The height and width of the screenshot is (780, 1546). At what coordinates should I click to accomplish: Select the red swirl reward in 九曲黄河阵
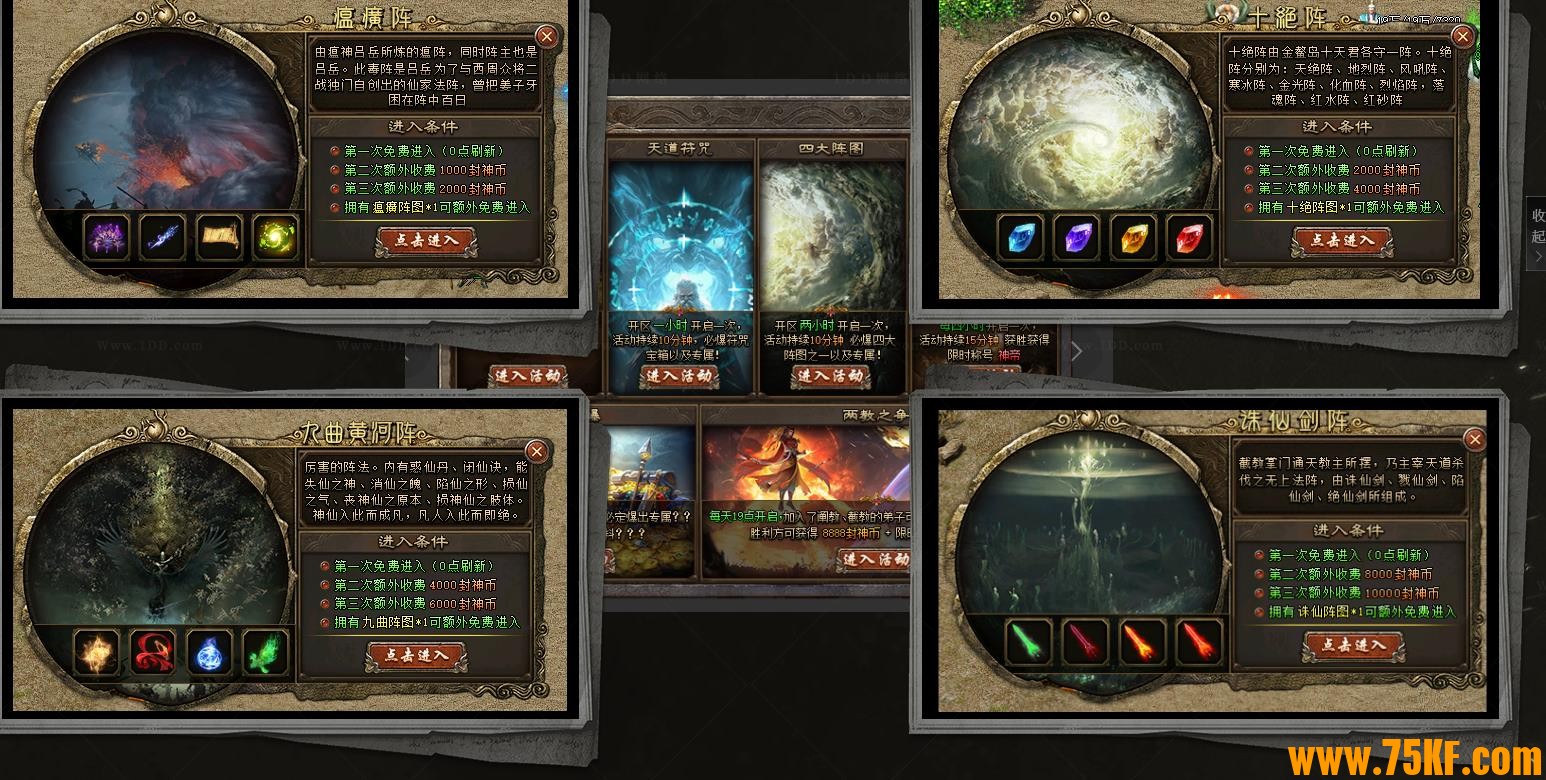(x=153, y=652)
